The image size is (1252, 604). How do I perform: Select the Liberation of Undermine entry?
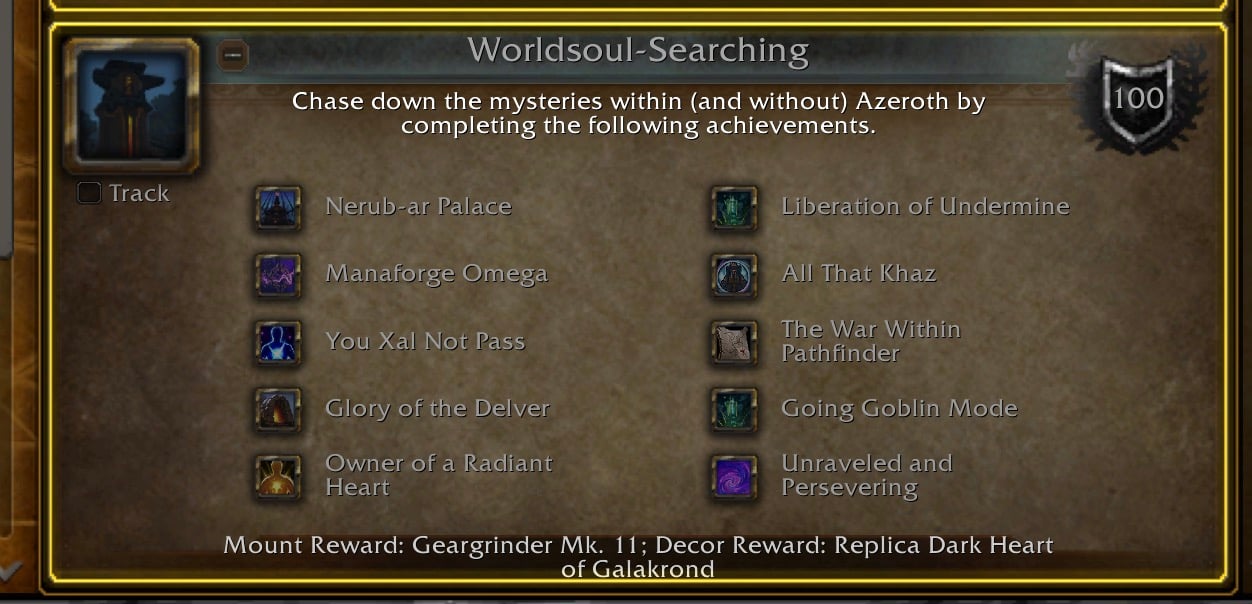925,207
